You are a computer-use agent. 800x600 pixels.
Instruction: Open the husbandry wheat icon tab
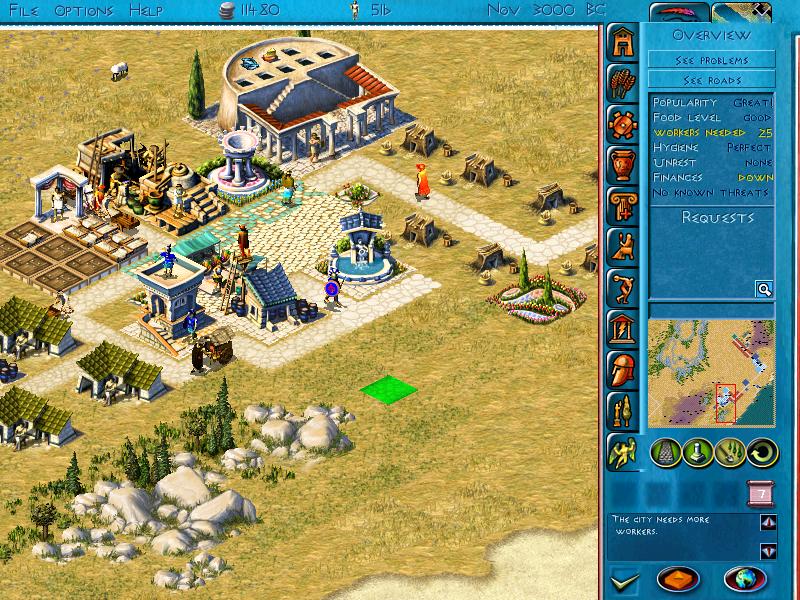tap(625, 83)
